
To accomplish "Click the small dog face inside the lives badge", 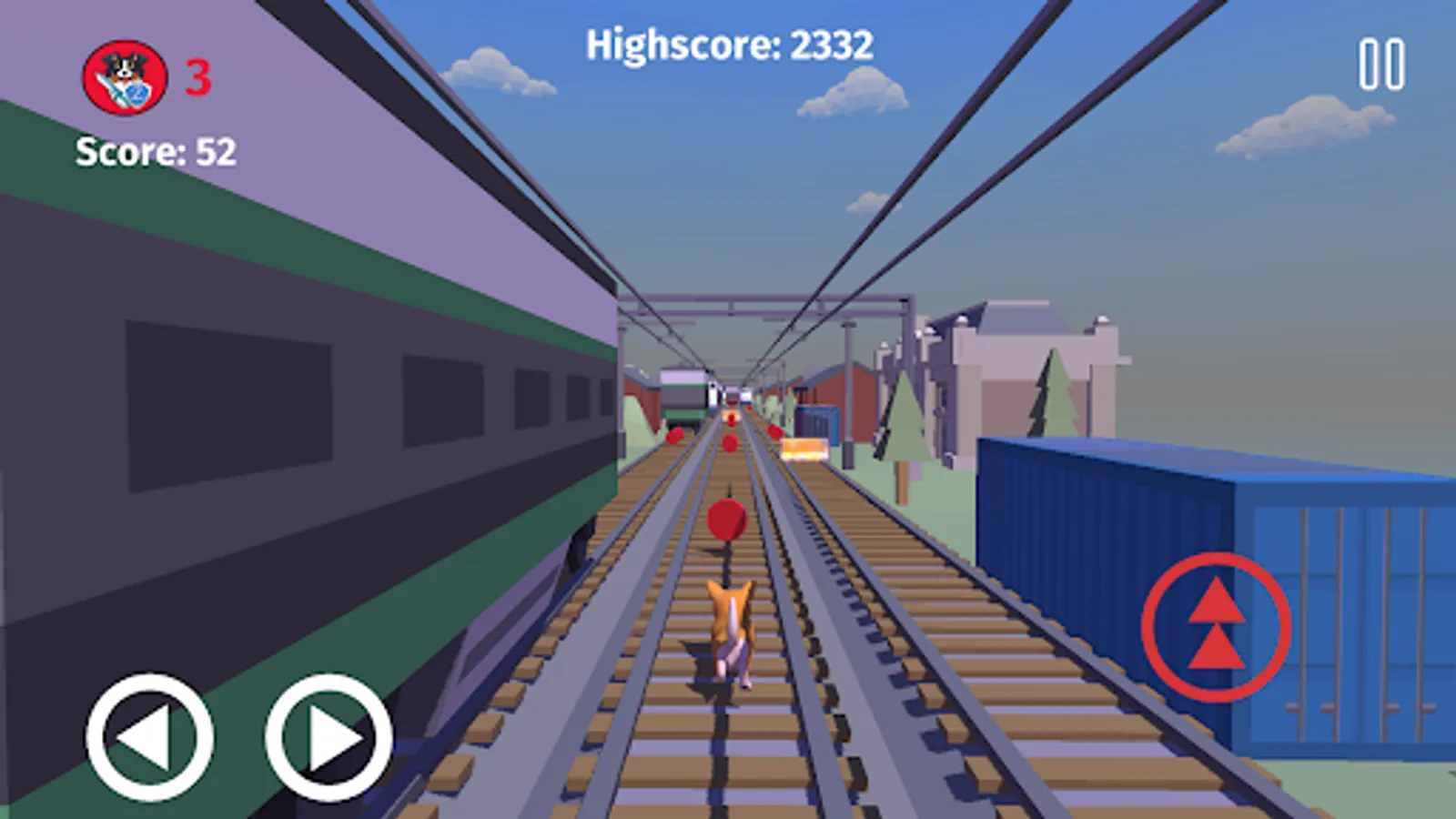I will (126, 69).
